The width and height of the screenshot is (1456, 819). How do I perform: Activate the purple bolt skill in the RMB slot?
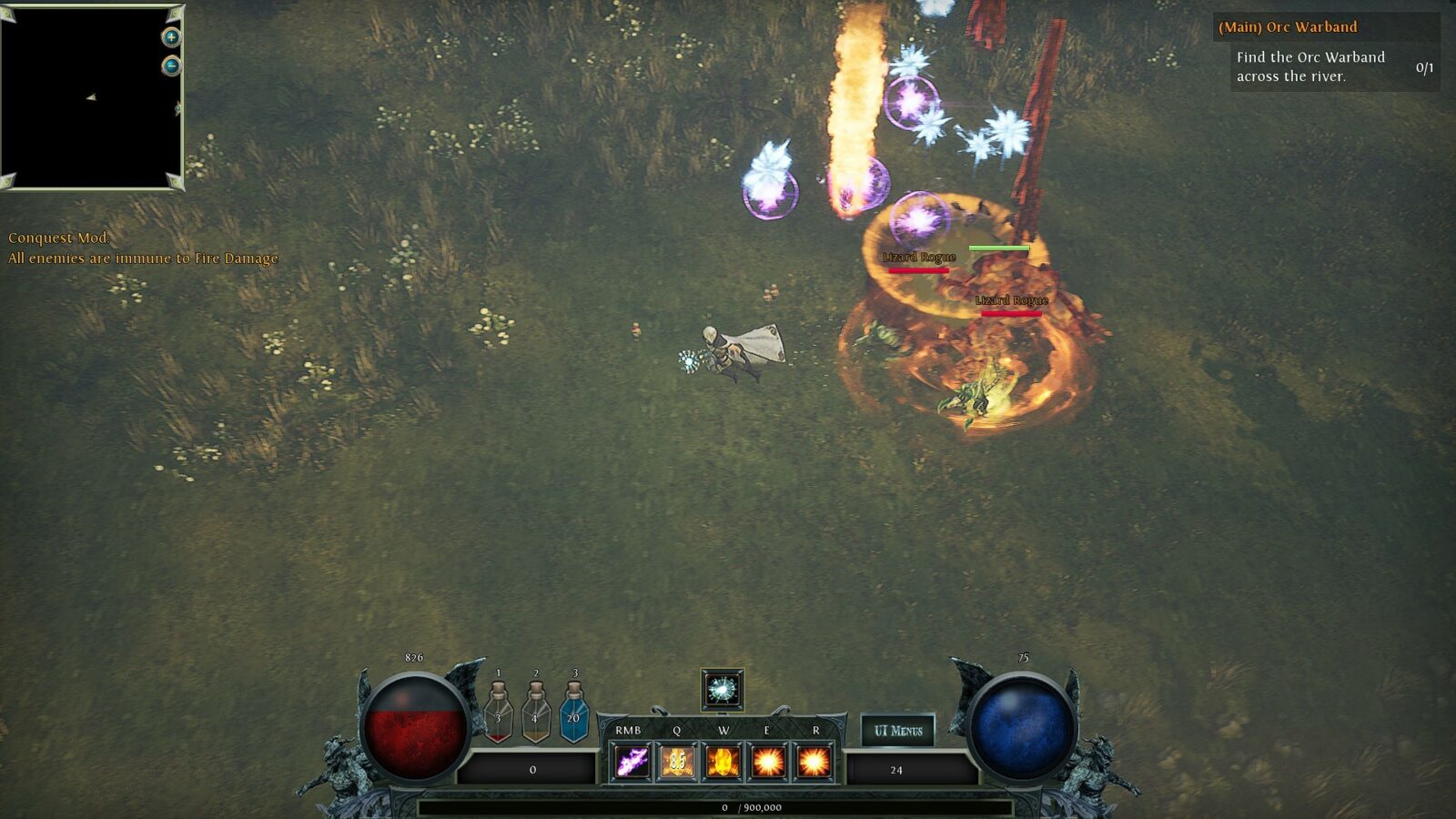tap(631, 762)
